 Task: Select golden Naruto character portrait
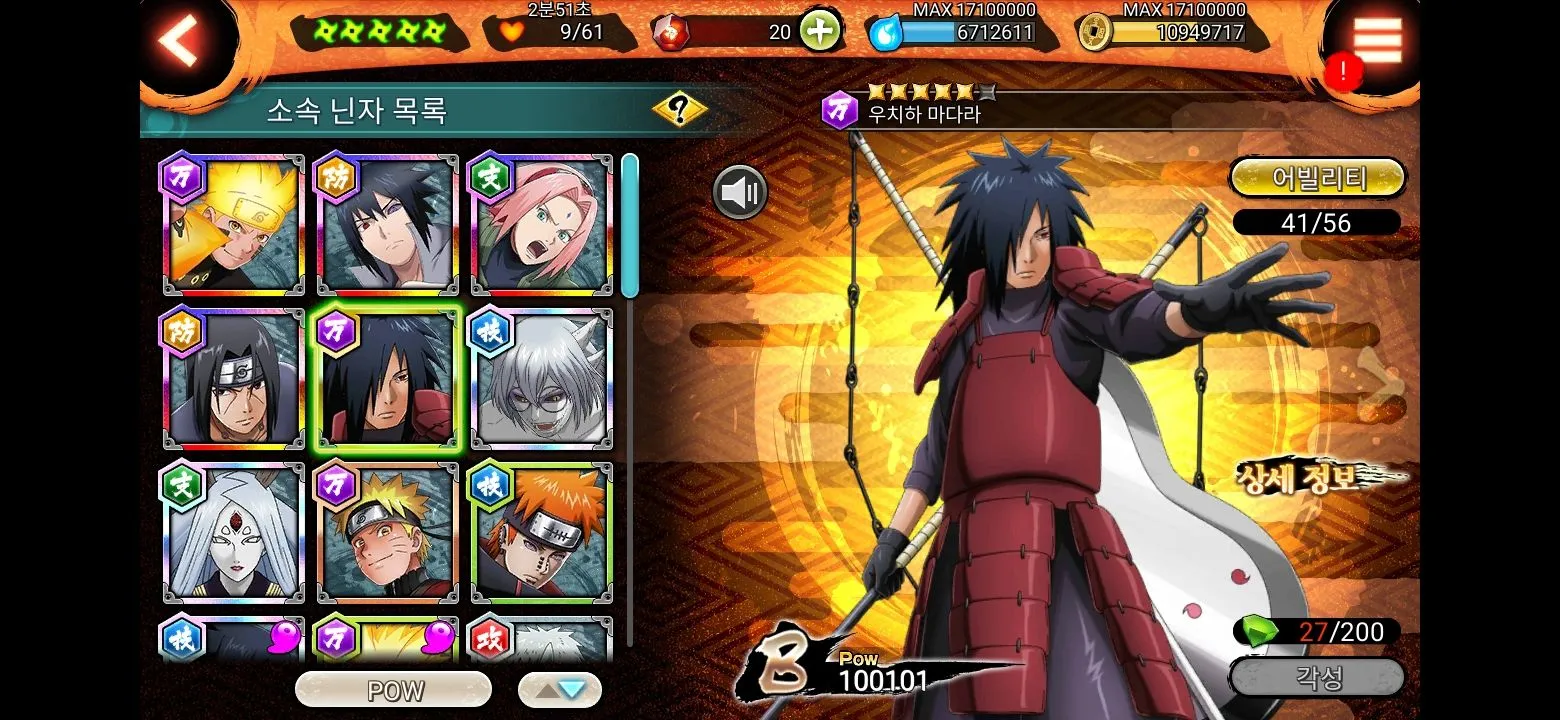pyautogui.click(x=234, y=226)
